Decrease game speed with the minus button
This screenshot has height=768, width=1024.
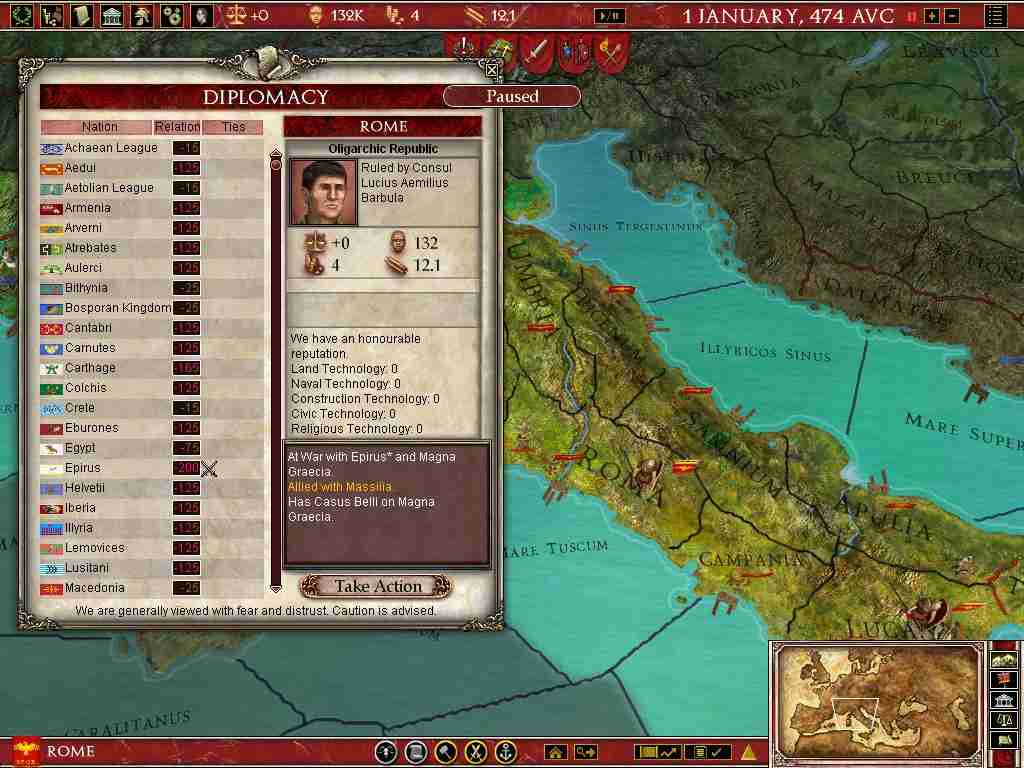coord(951,16)
